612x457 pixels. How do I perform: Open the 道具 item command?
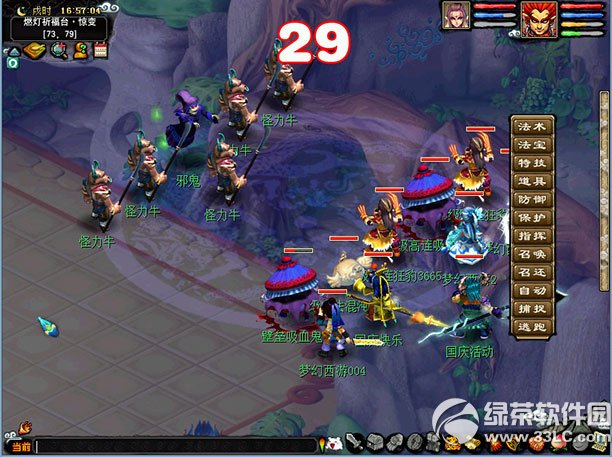531,181
